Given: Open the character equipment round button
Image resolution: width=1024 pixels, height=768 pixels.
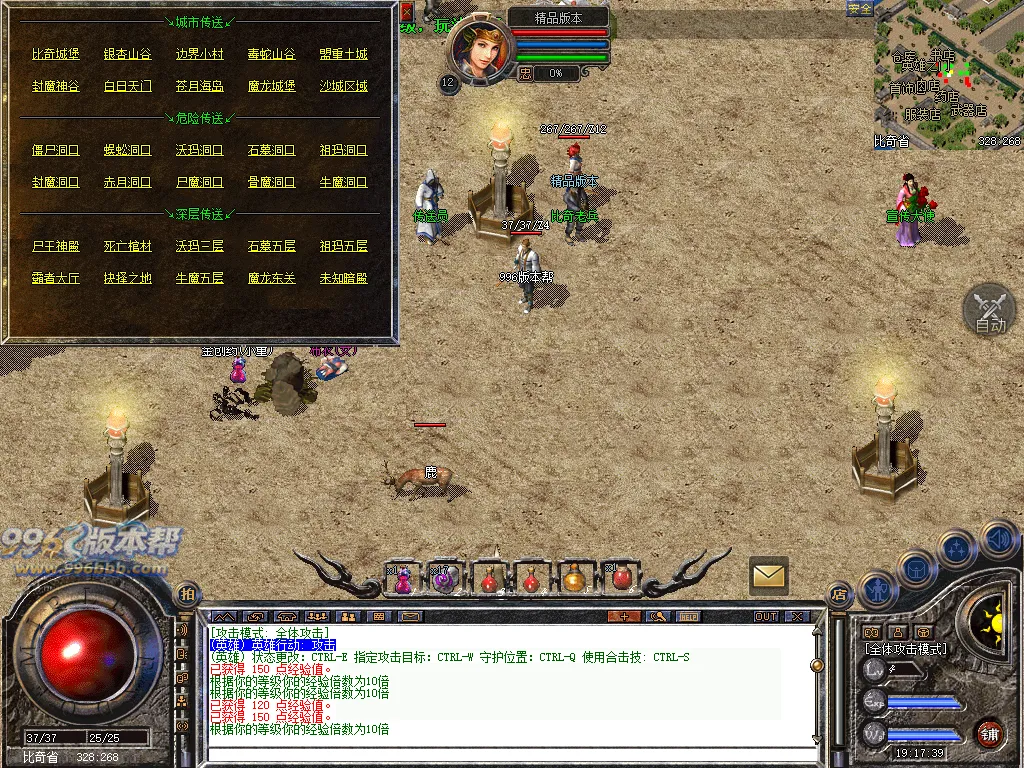Looking at the screenshot, I should (876, 590).
